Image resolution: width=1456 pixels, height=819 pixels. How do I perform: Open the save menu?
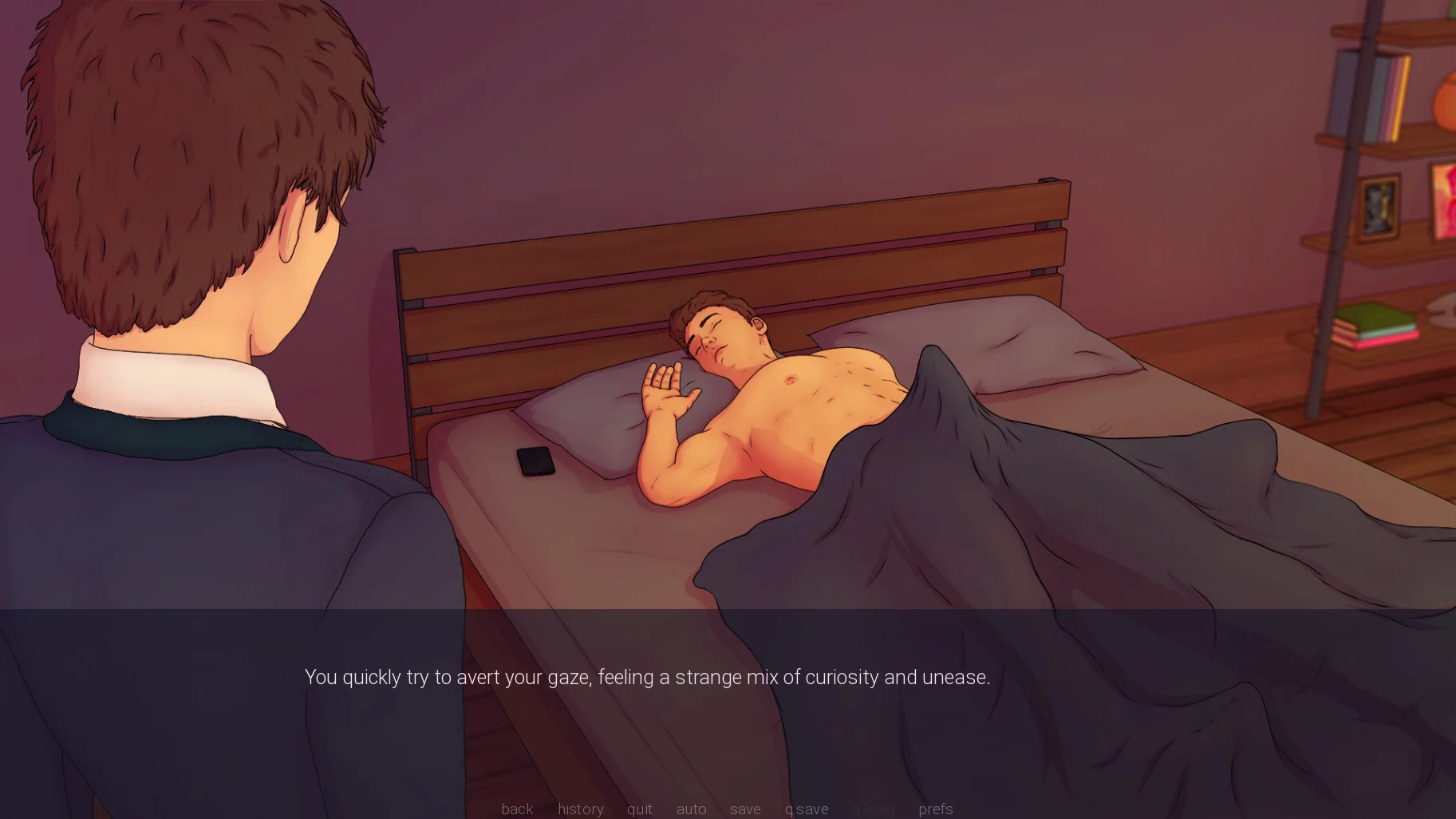click(x=745, y=809)
